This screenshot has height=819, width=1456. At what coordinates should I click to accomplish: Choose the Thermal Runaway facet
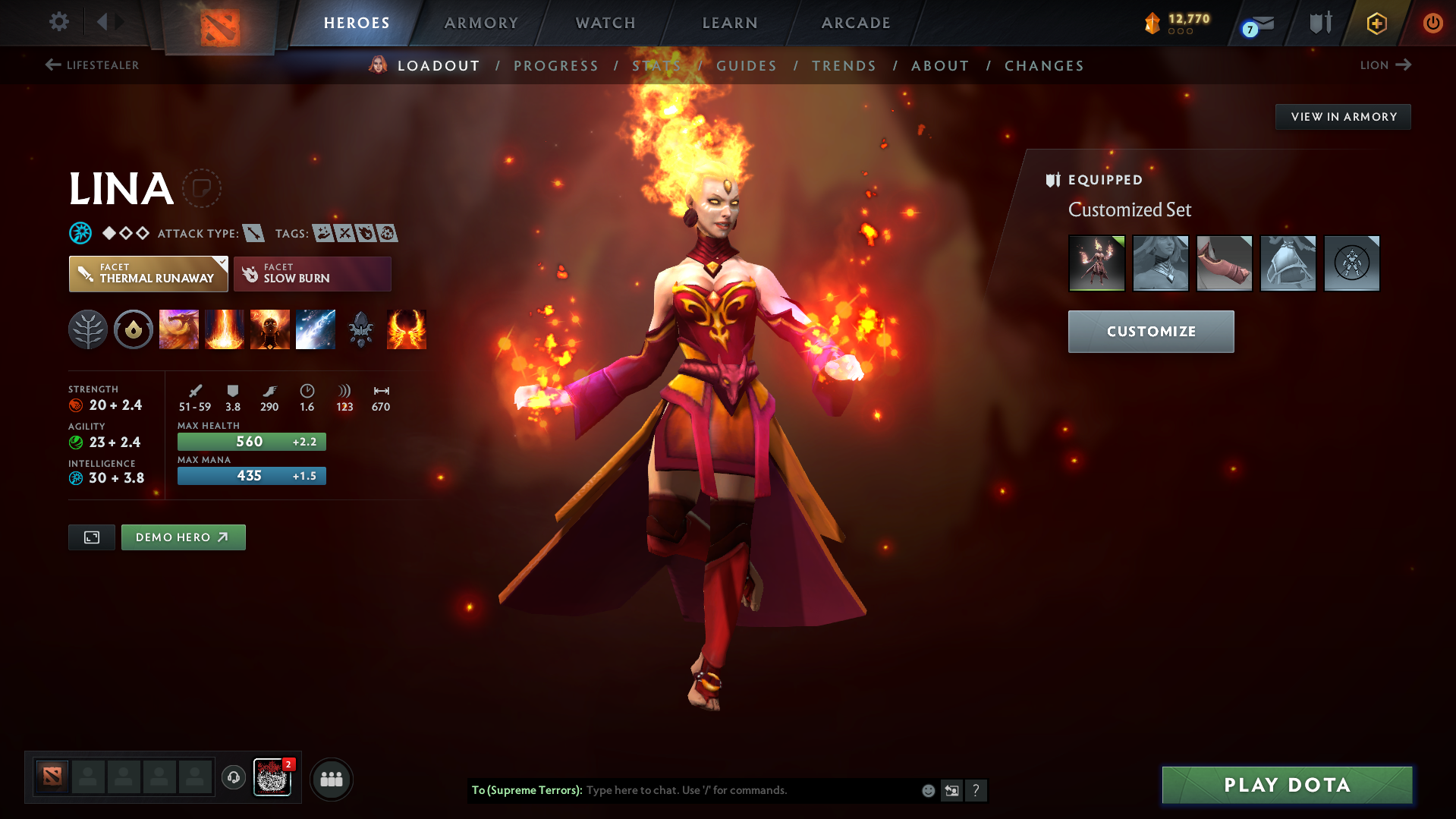click(x=148, y=274)
